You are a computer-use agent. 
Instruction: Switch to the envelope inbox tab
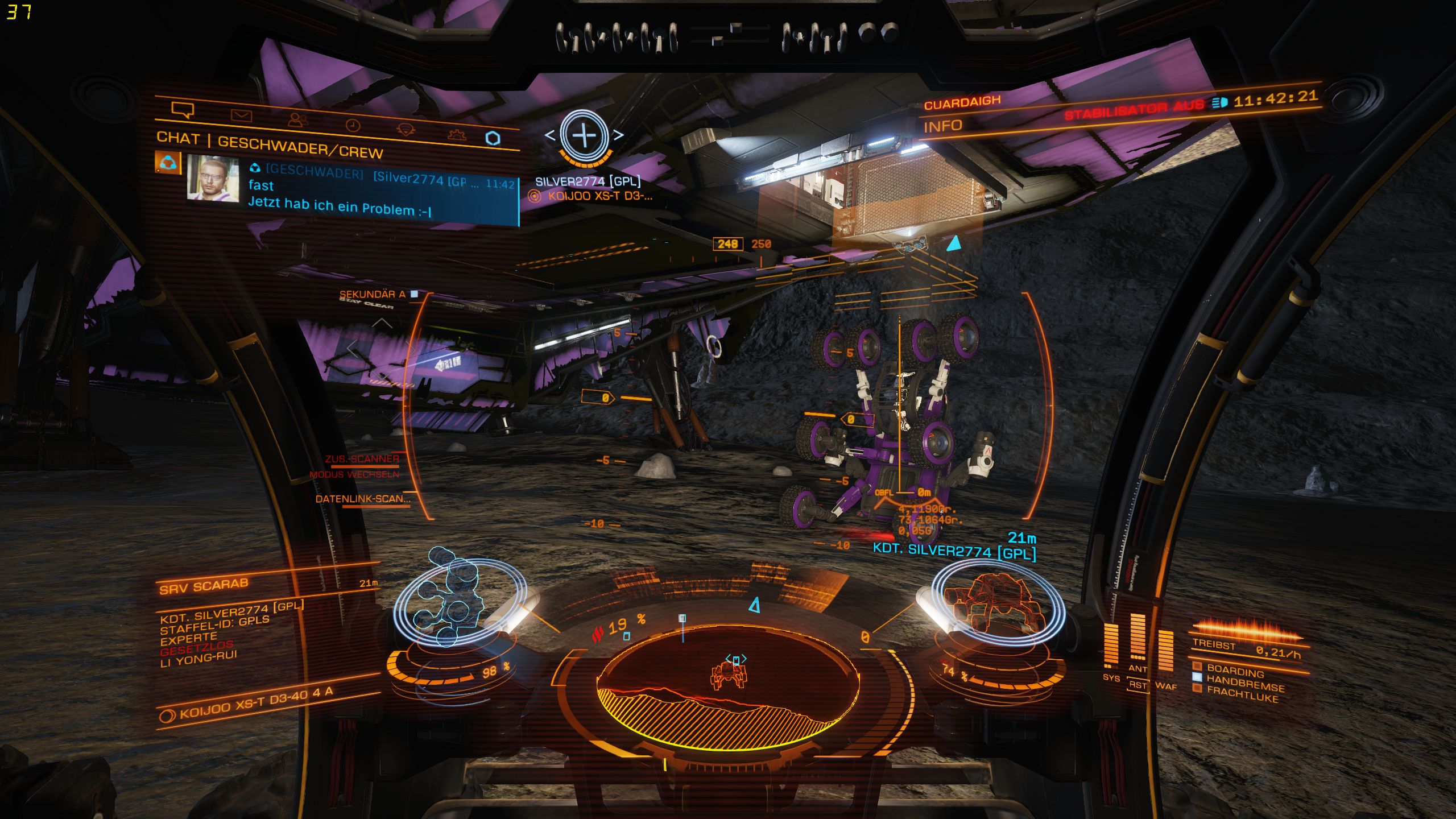(x=241, y=115)
